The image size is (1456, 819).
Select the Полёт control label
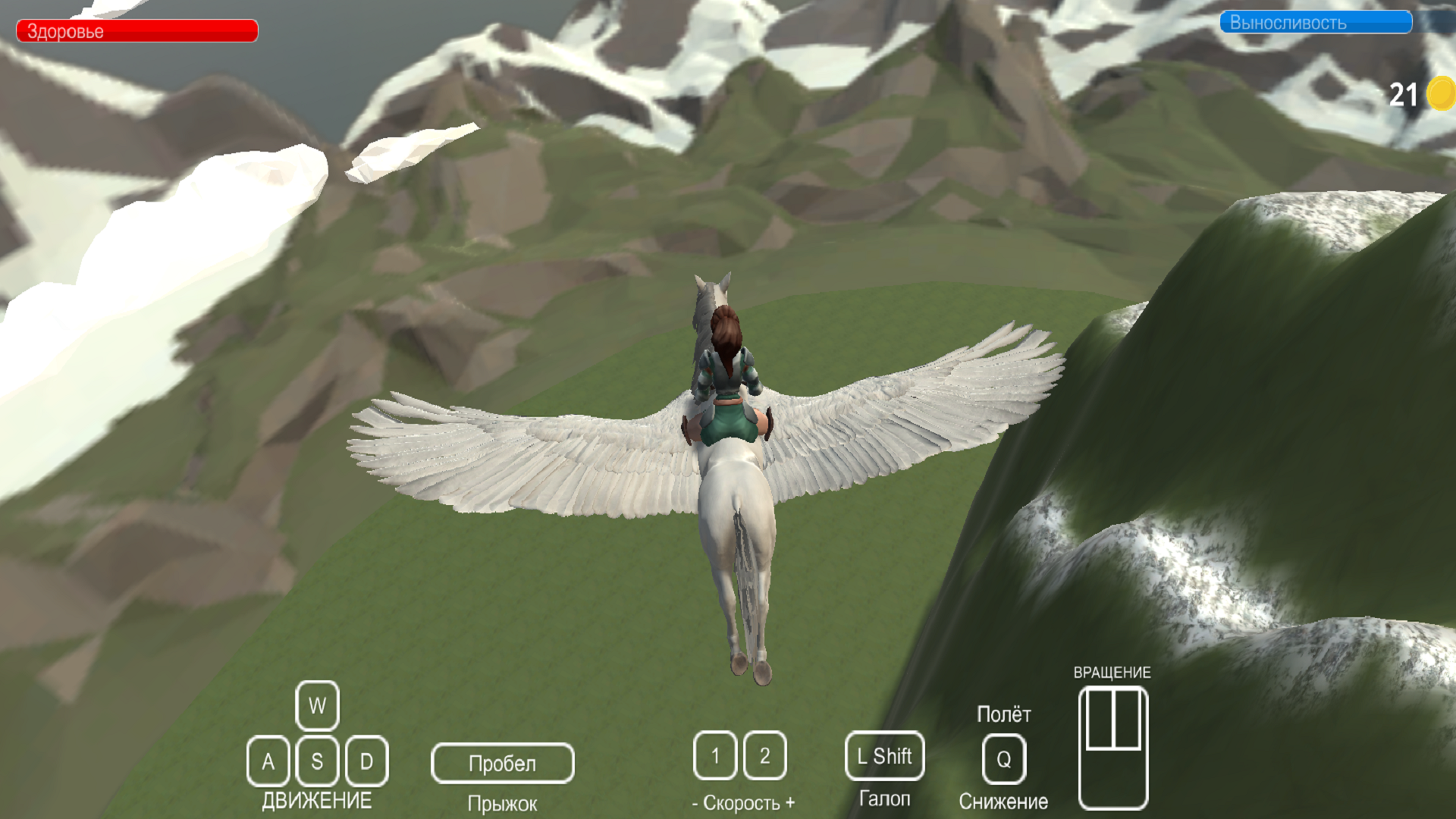(1004, 714)
